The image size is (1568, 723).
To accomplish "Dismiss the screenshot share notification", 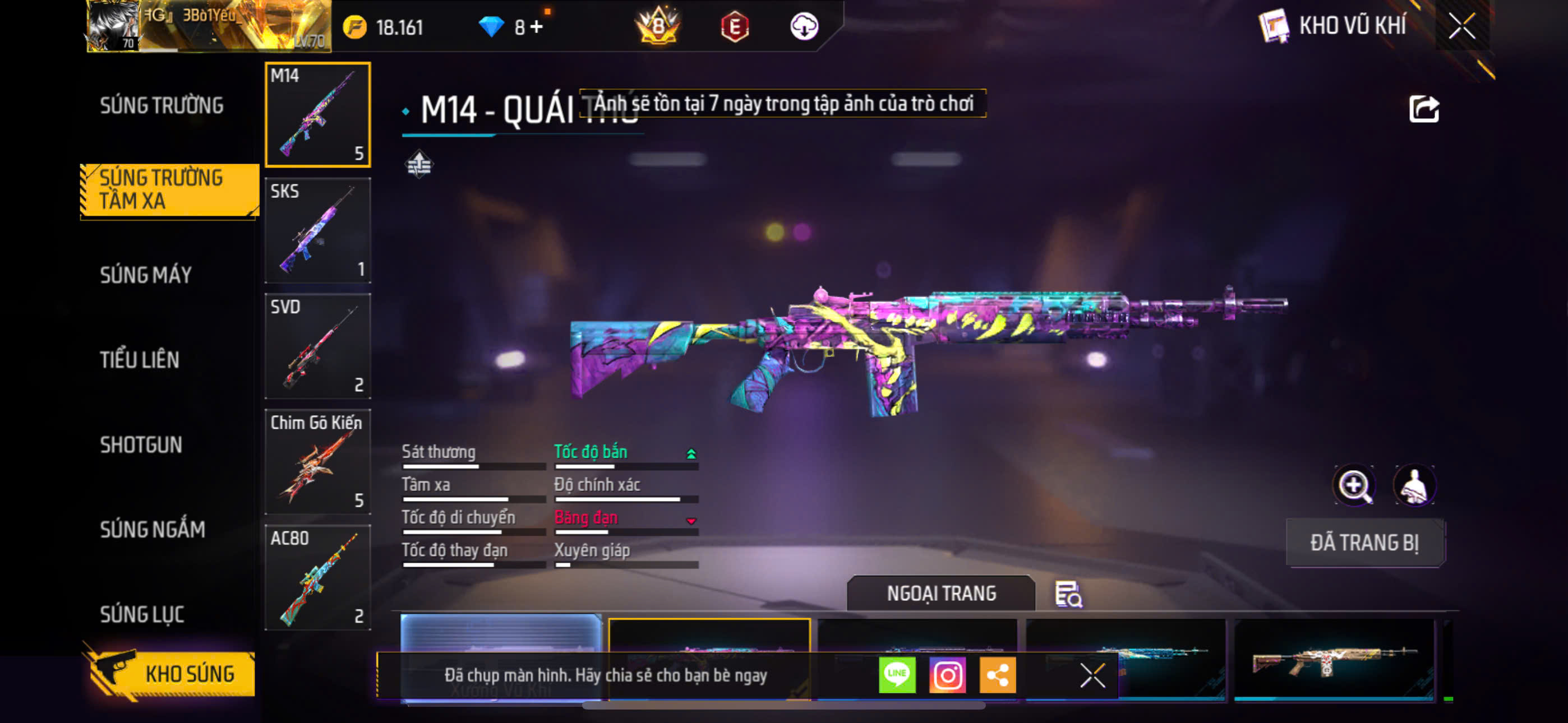I will (1092, 675).
